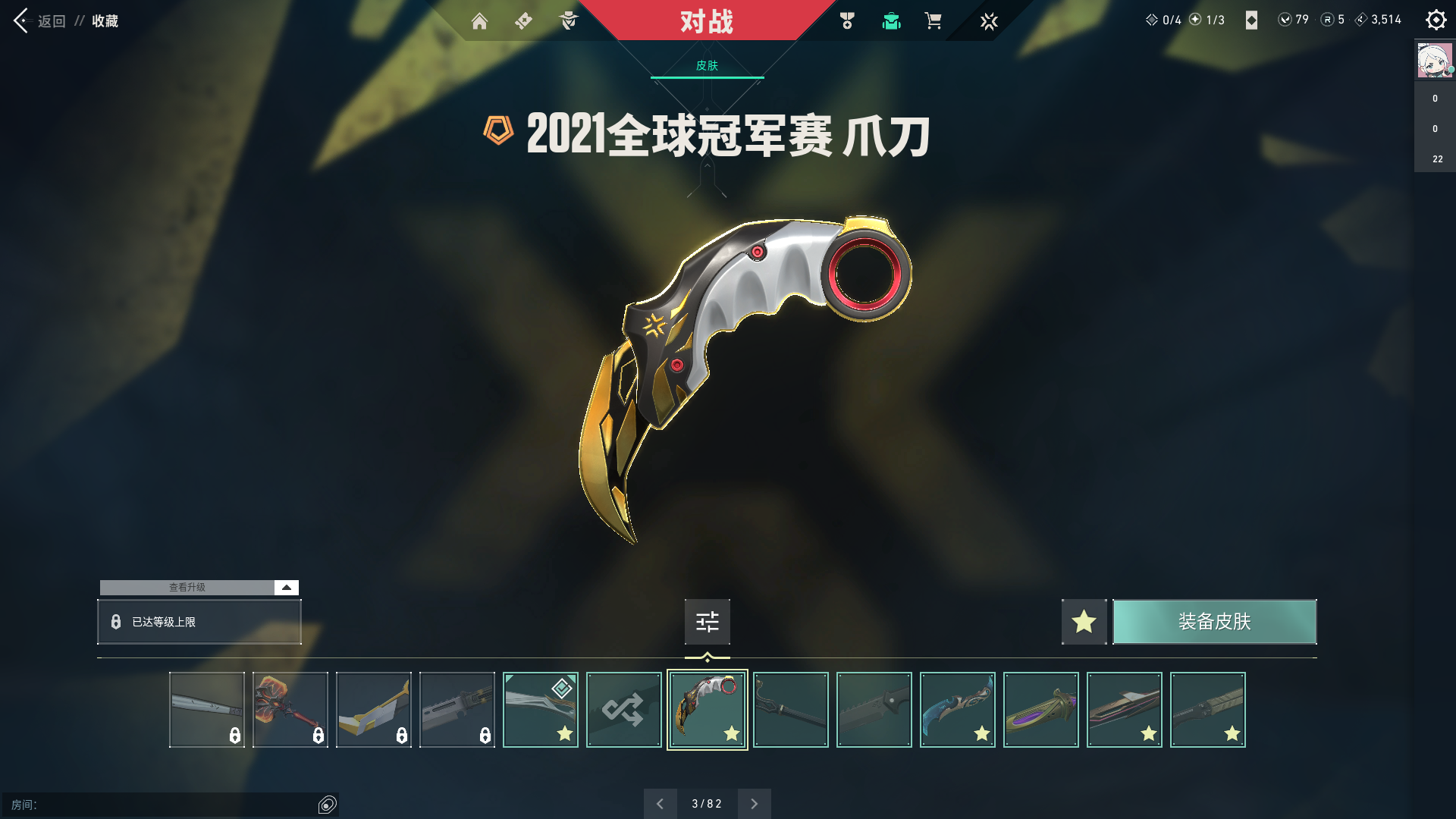Open the home screen icon

click(480, 21)
